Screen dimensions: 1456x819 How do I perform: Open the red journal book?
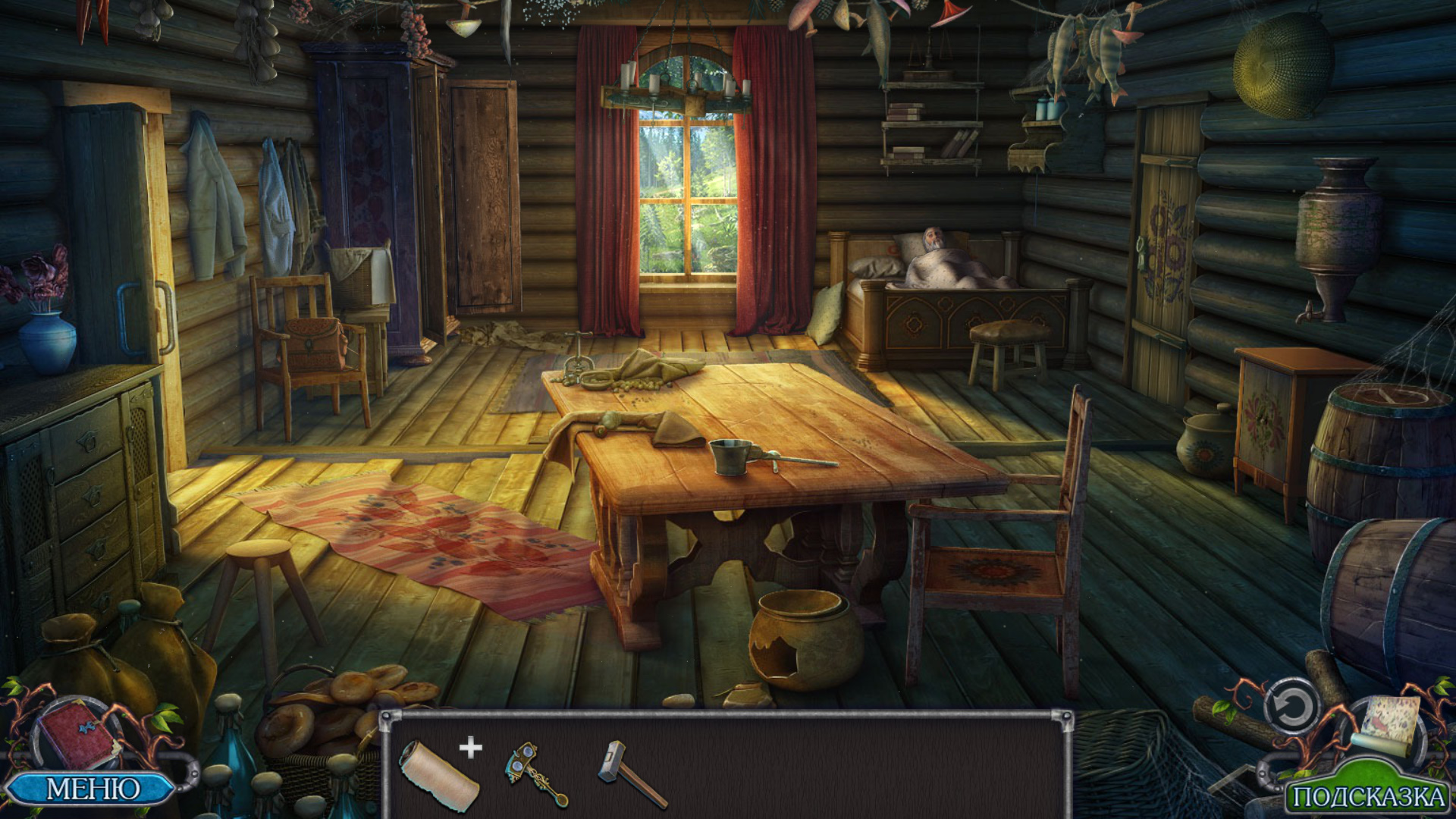(77, 735)
